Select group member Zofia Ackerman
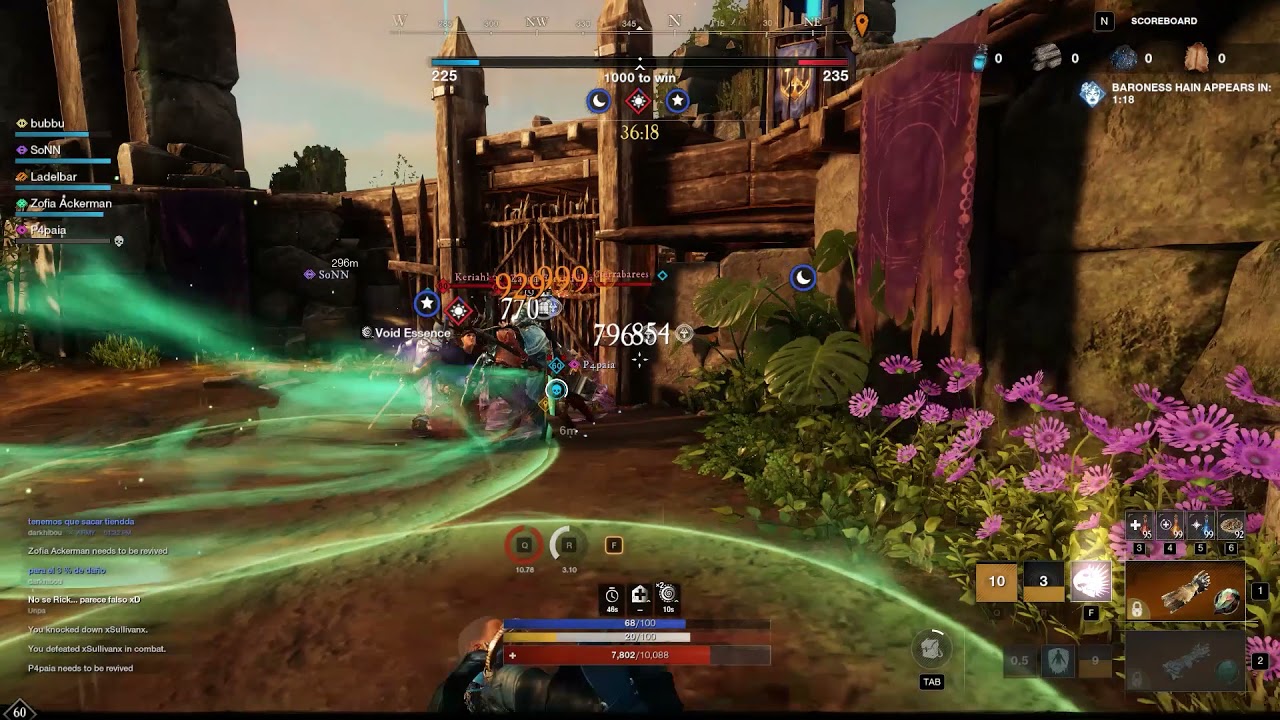 (x=70, y=204)
